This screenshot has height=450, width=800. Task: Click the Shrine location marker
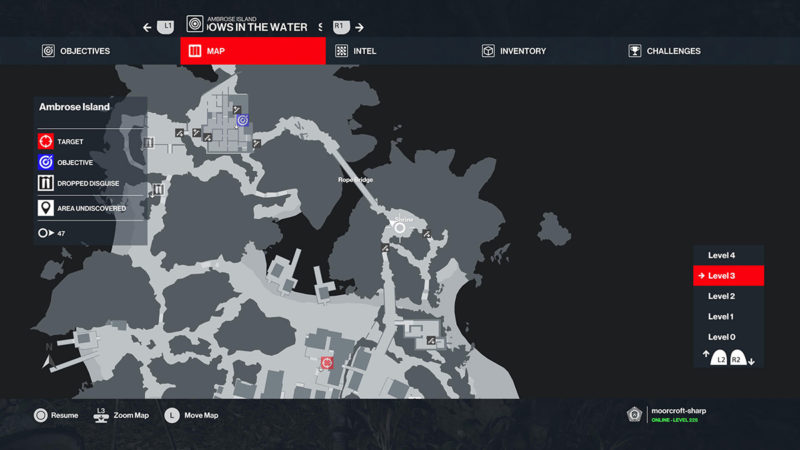pyautogui.click(x=400, y=228)
